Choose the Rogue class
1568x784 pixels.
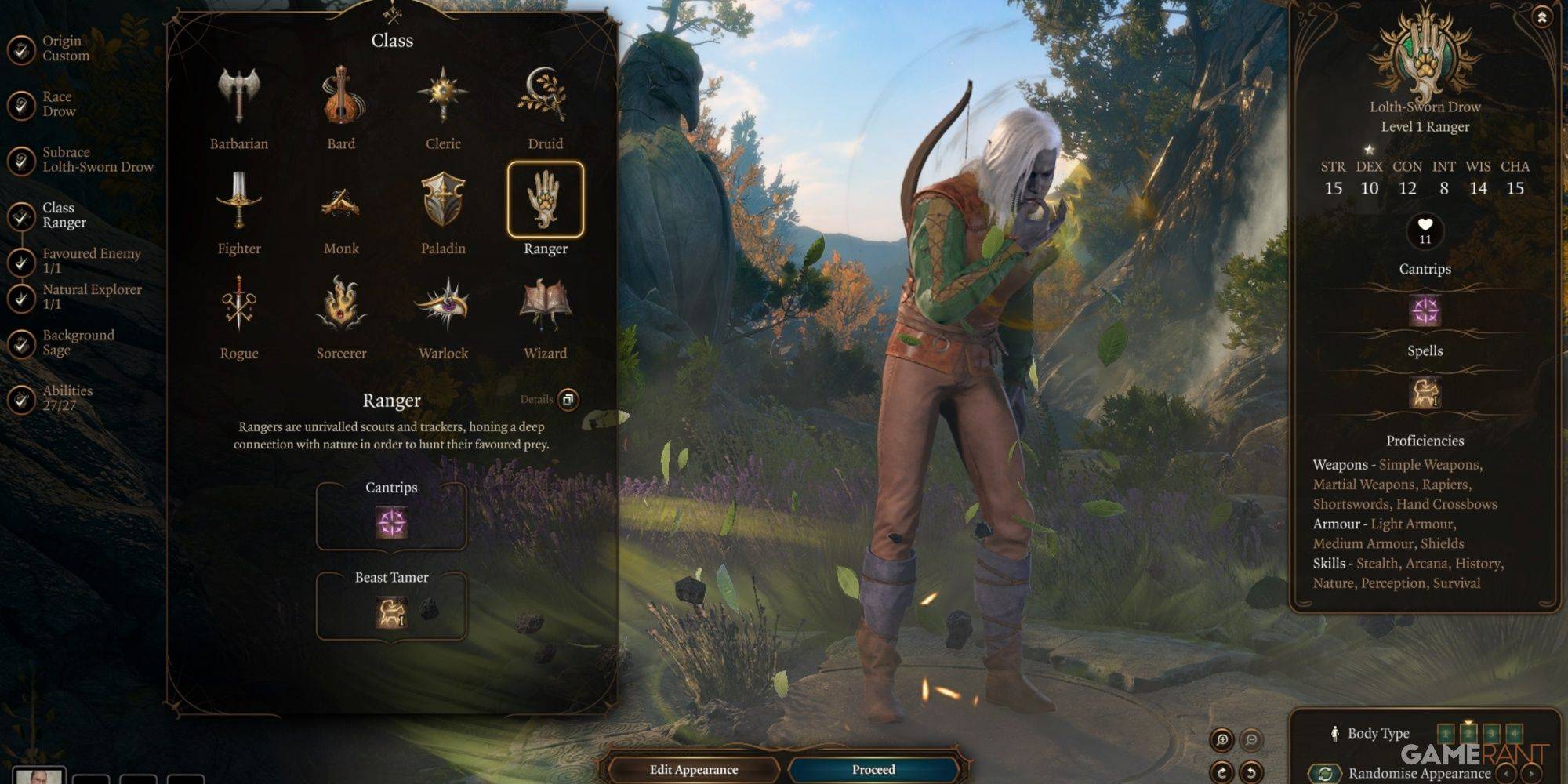[238, 306]
